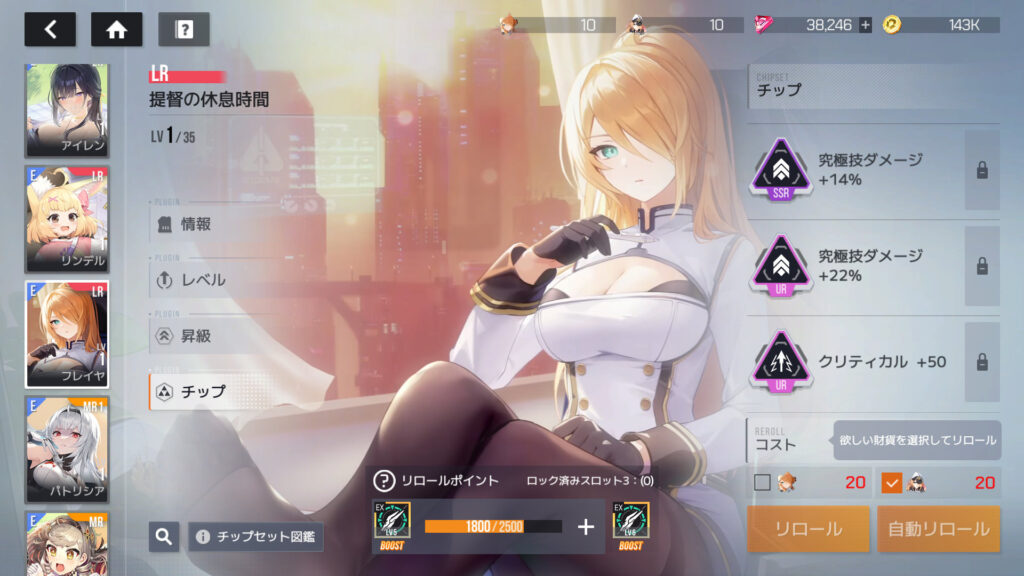Go back with the arrow button

pos(50,29)
